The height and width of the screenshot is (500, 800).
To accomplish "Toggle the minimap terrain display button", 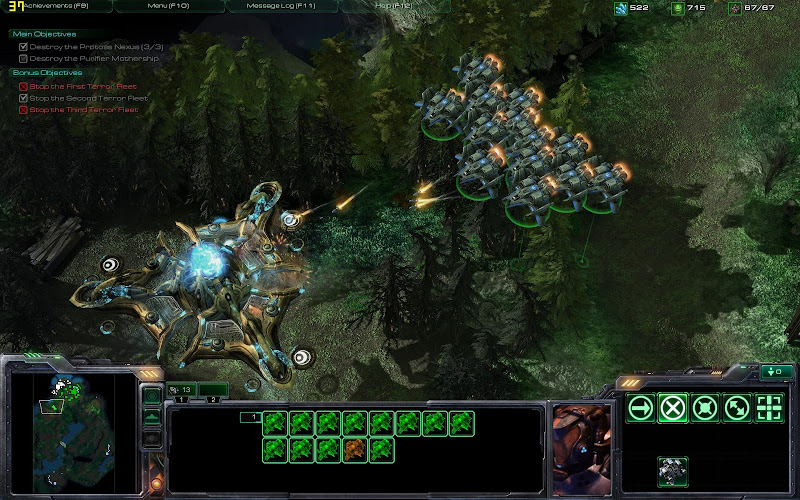I will (151, 418).
